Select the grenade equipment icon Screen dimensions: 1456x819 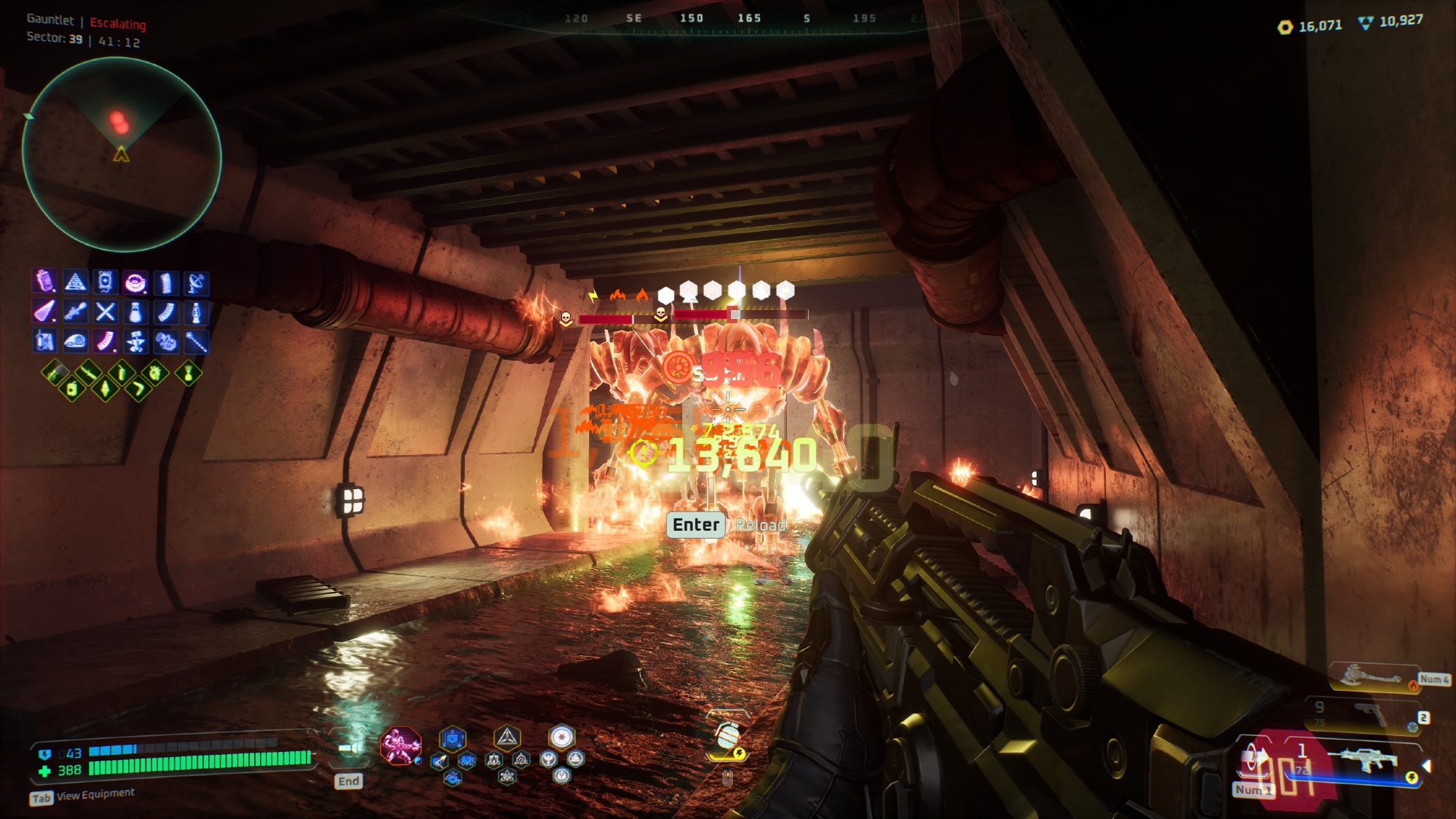click(727, 737)
